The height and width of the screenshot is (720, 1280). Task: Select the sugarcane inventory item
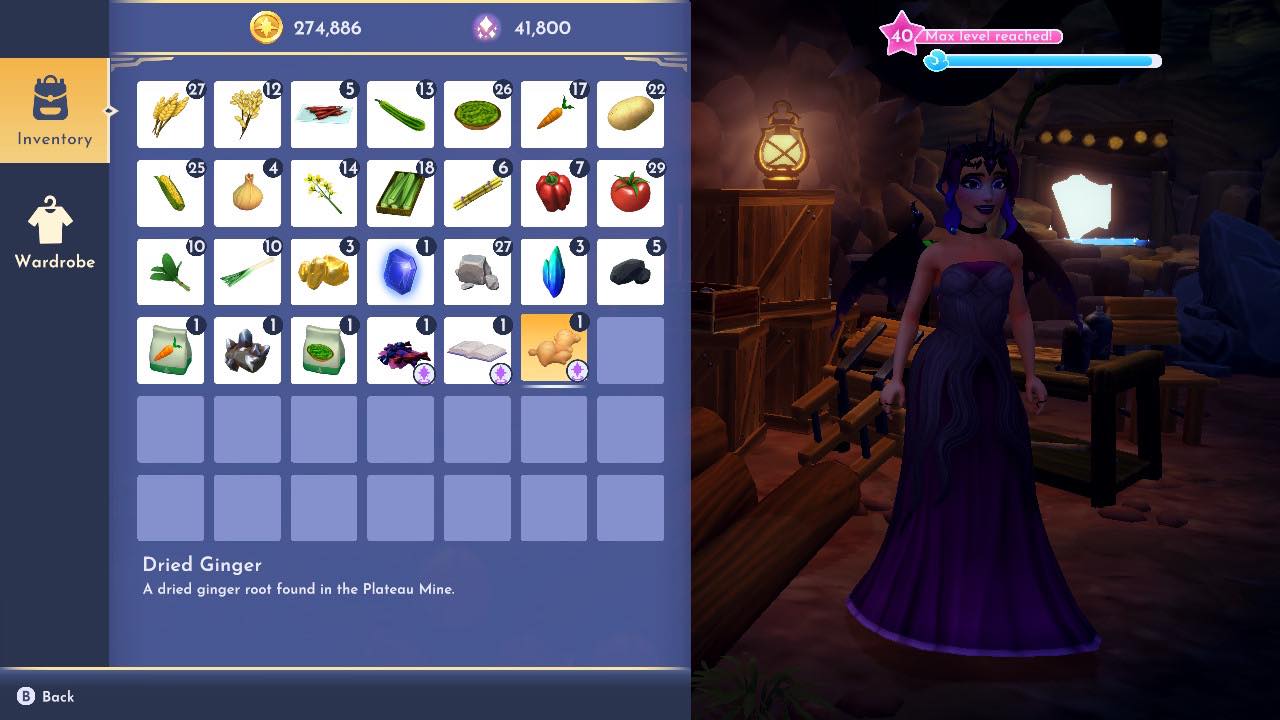point(477,193)
